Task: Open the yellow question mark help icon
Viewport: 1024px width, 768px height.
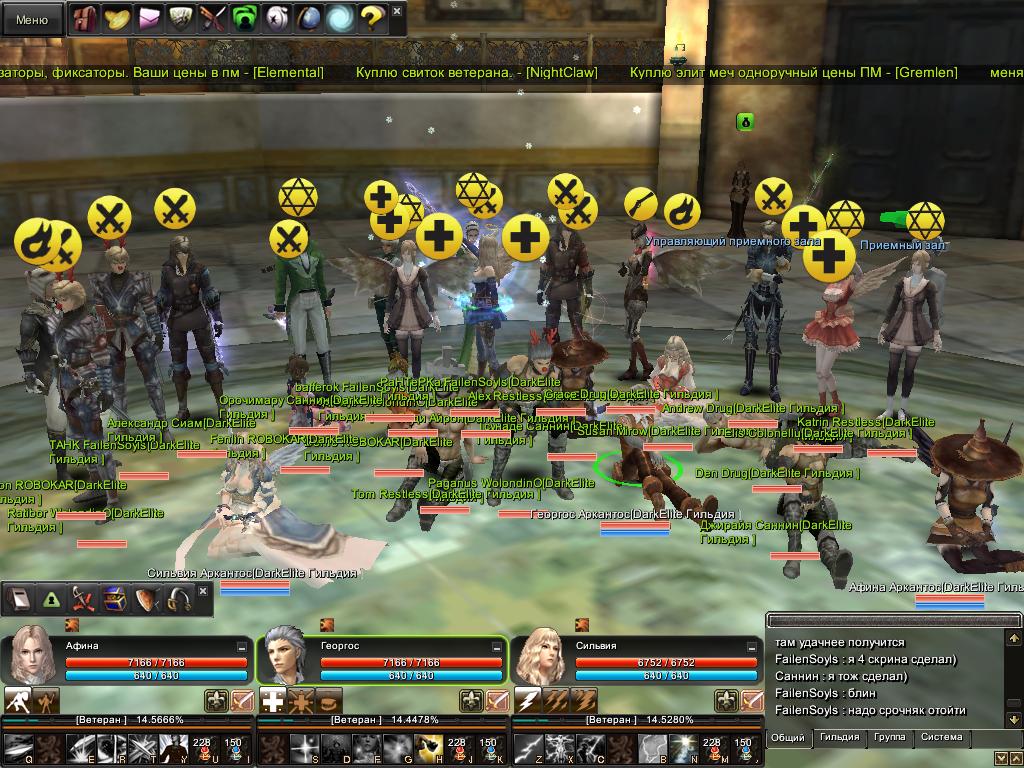Action: click(371, 18)
